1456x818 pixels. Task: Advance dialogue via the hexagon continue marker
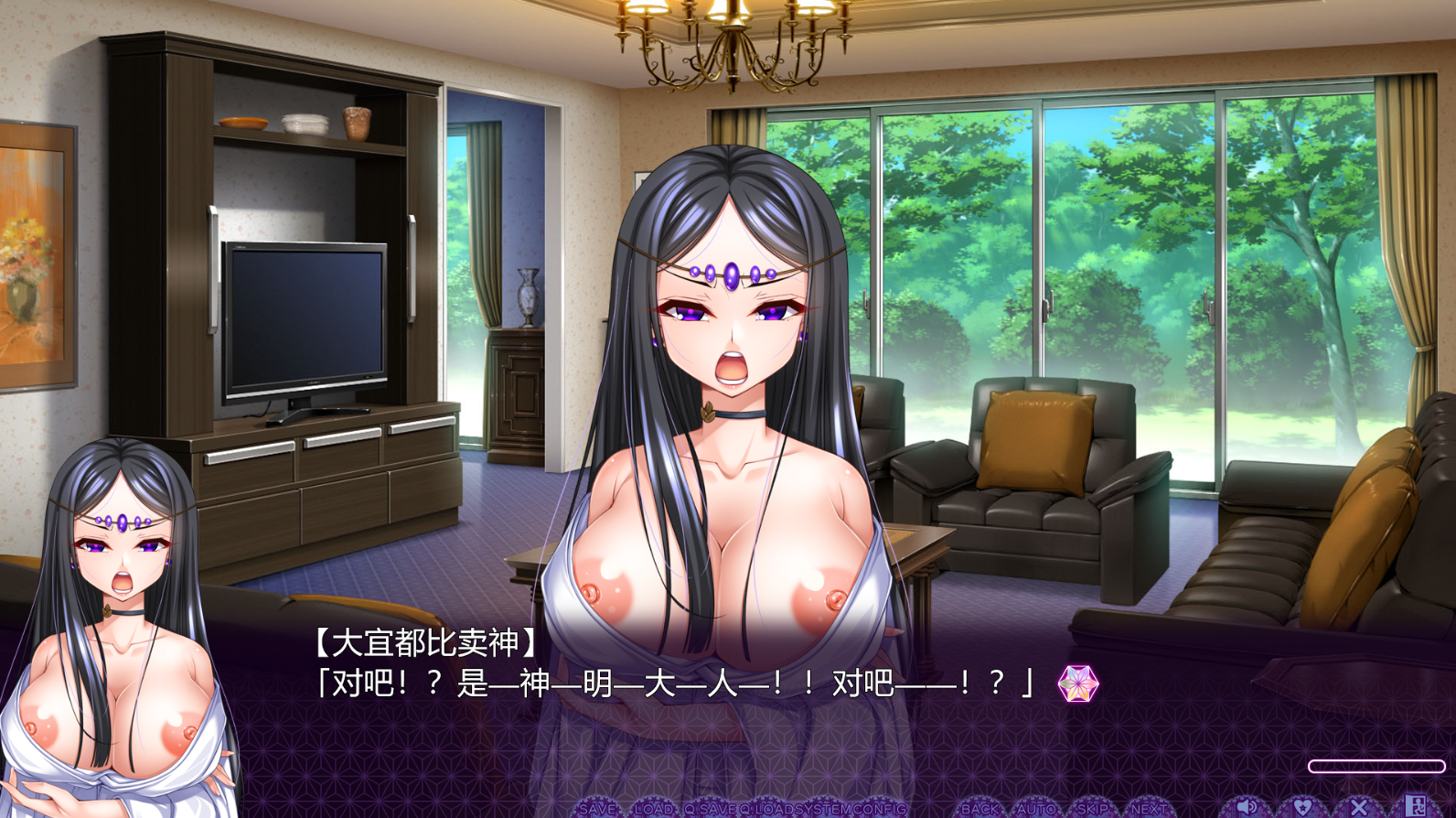pyautogui.click(x=1078, y=683)
